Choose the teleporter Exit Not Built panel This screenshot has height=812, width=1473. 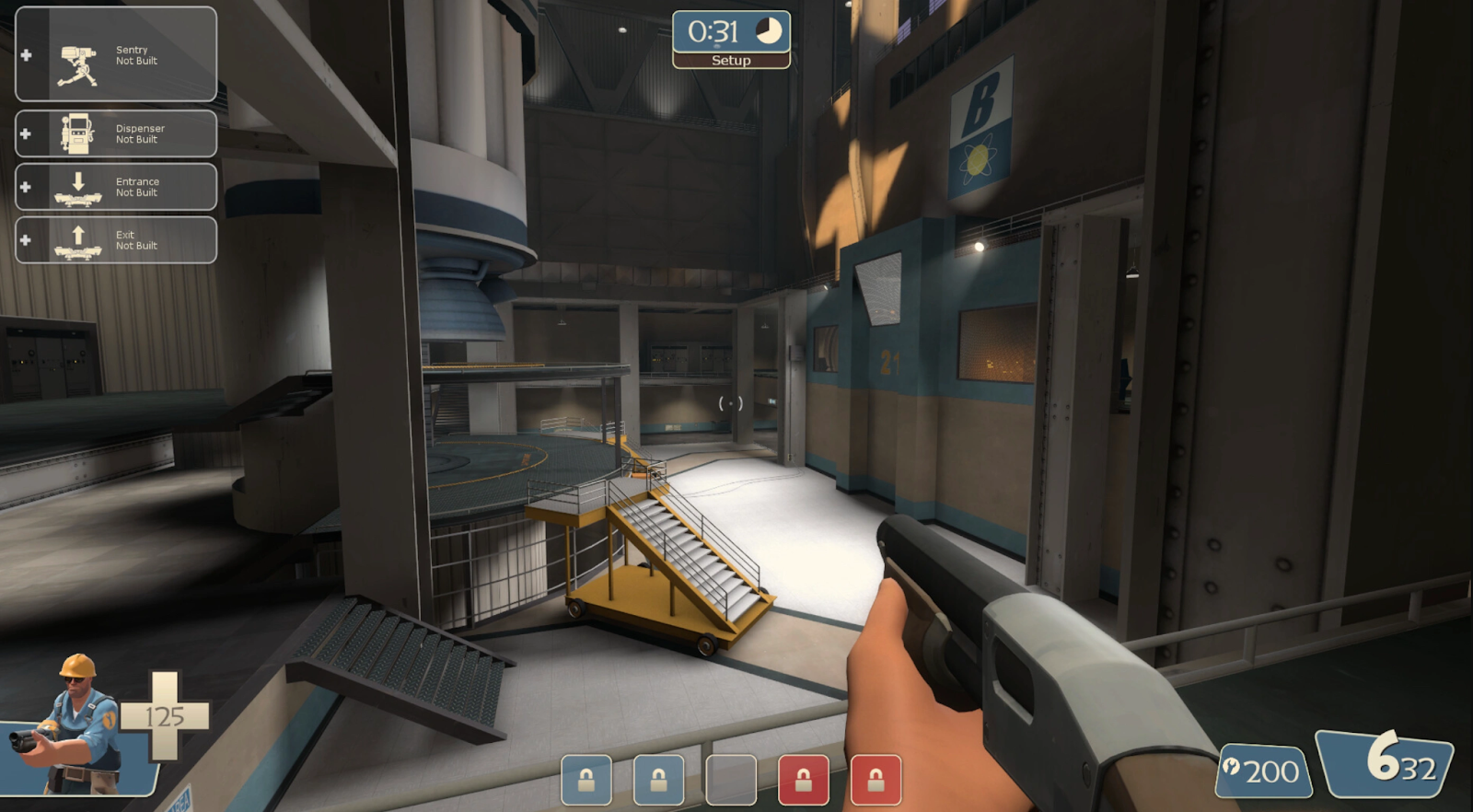click(x=116, y=240)
